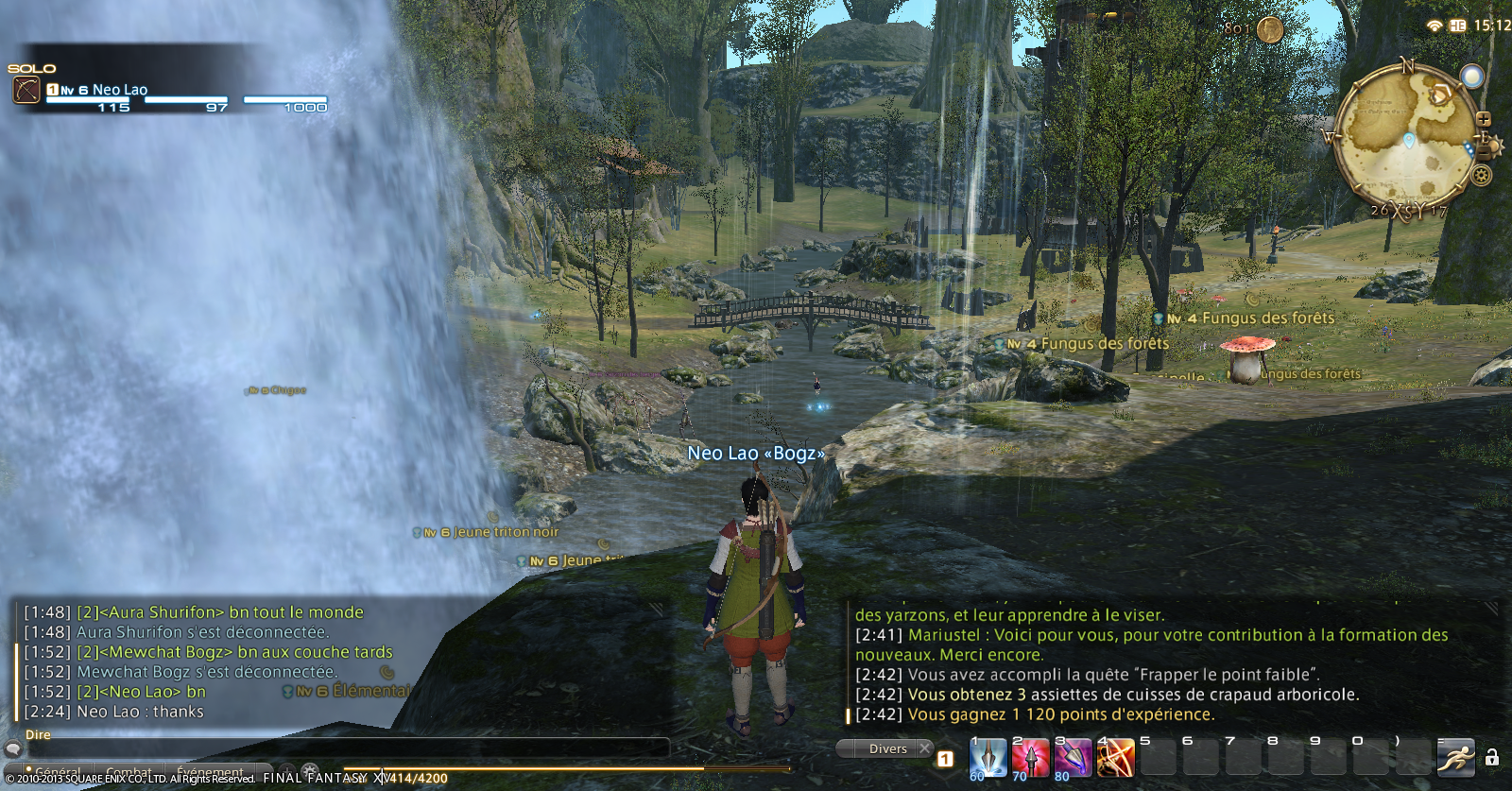The image size is (1512, 791).
Task: Use the red arrow skill in slot 2
Action: 1031,758
